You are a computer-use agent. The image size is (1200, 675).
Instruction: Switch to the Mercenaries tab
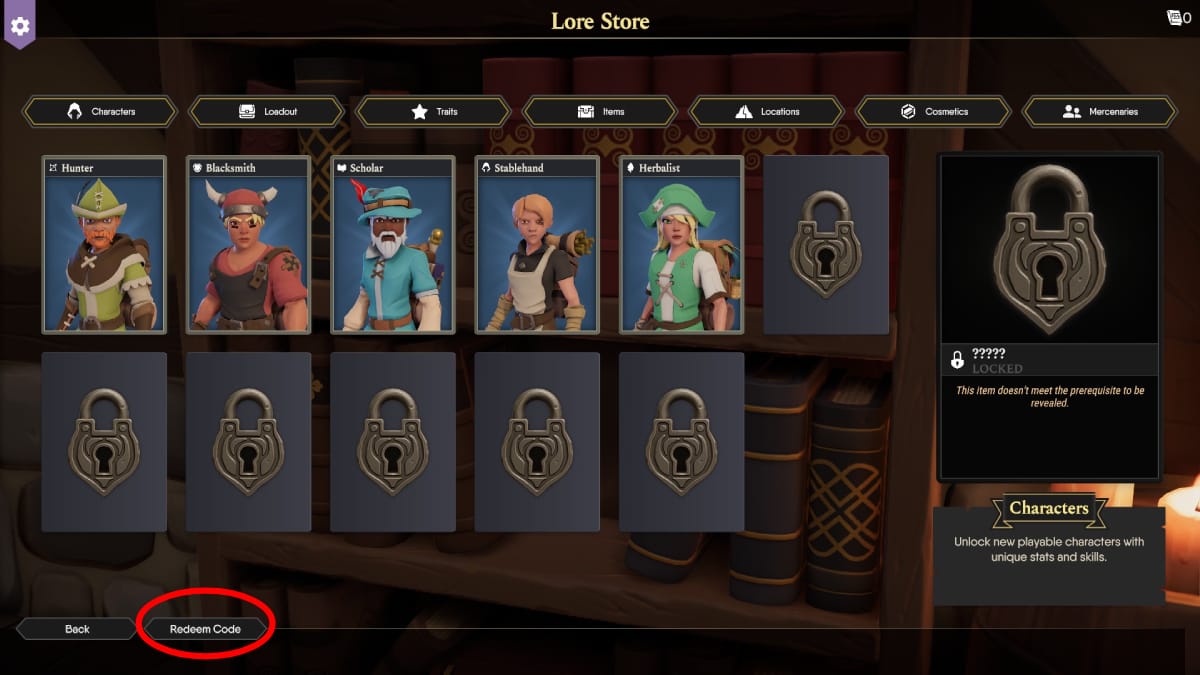point(1100,111)
